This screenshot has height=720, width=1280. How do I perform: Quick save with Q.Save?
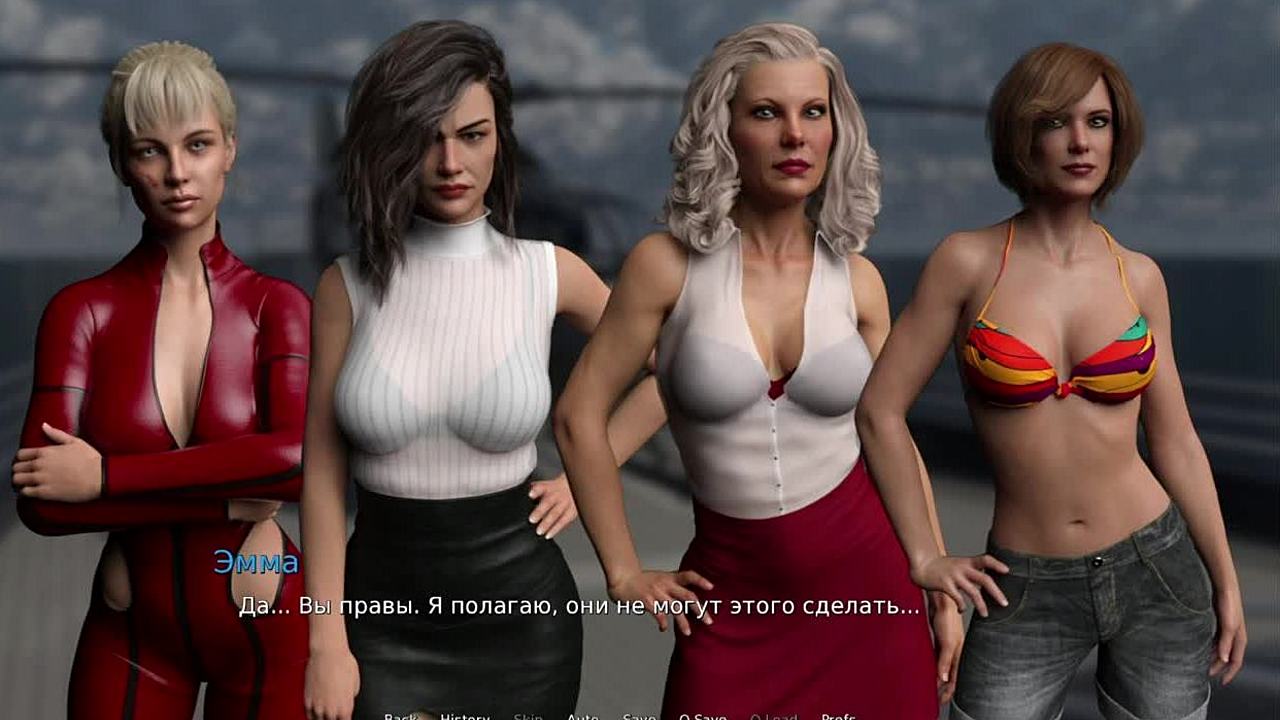pos(703,716)
